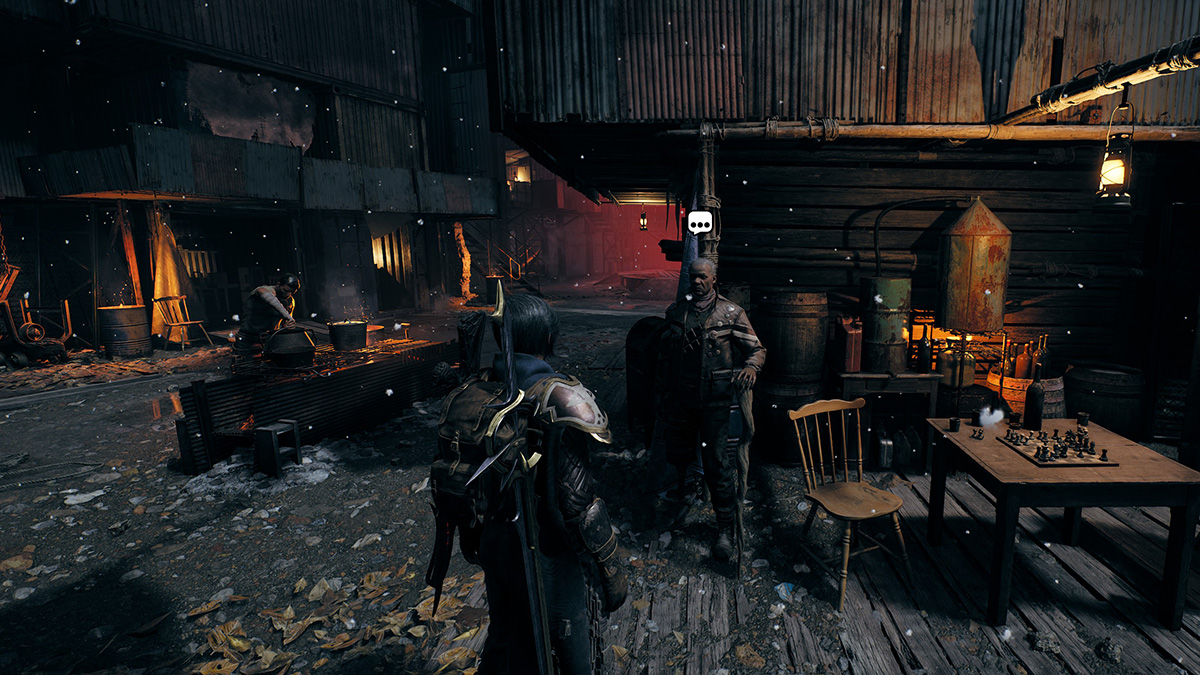Click the speech bubble talk icon above the NPC

tap(700, 223)
